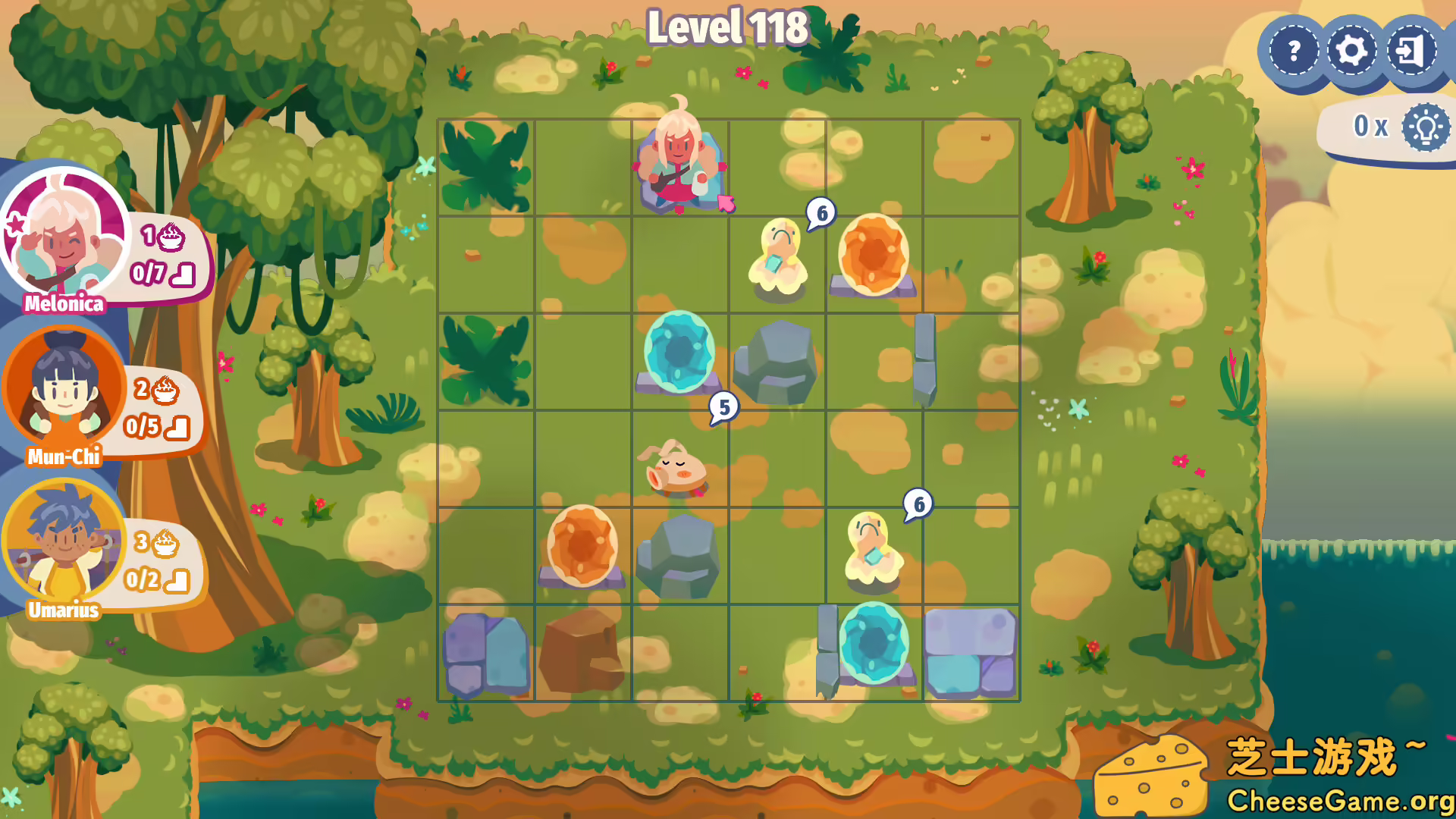
Task: Open the settings gear icon
Action: coord(1351,51)
